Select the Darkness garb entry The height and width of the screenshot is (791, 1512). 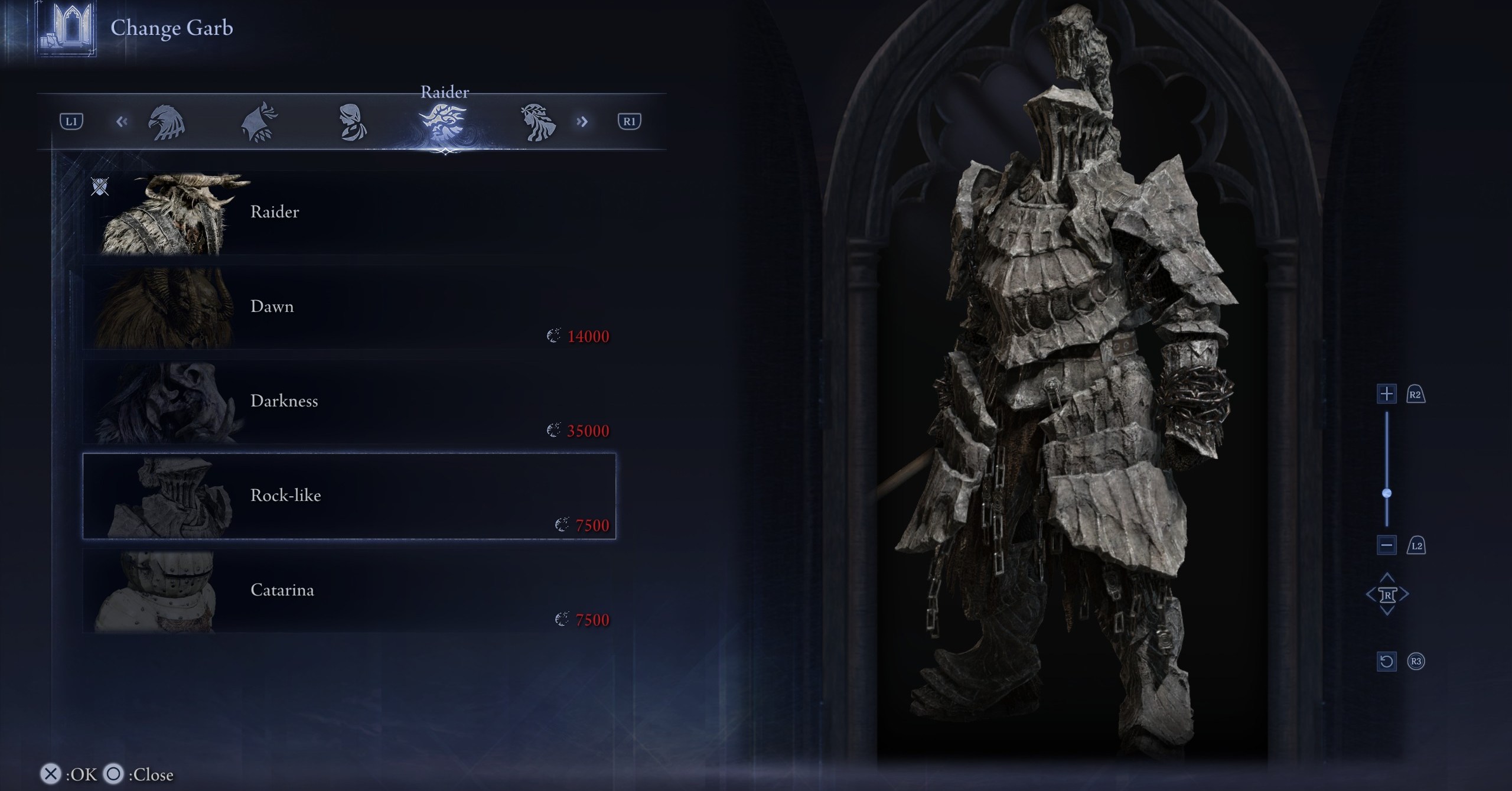(x=348, y=402)
